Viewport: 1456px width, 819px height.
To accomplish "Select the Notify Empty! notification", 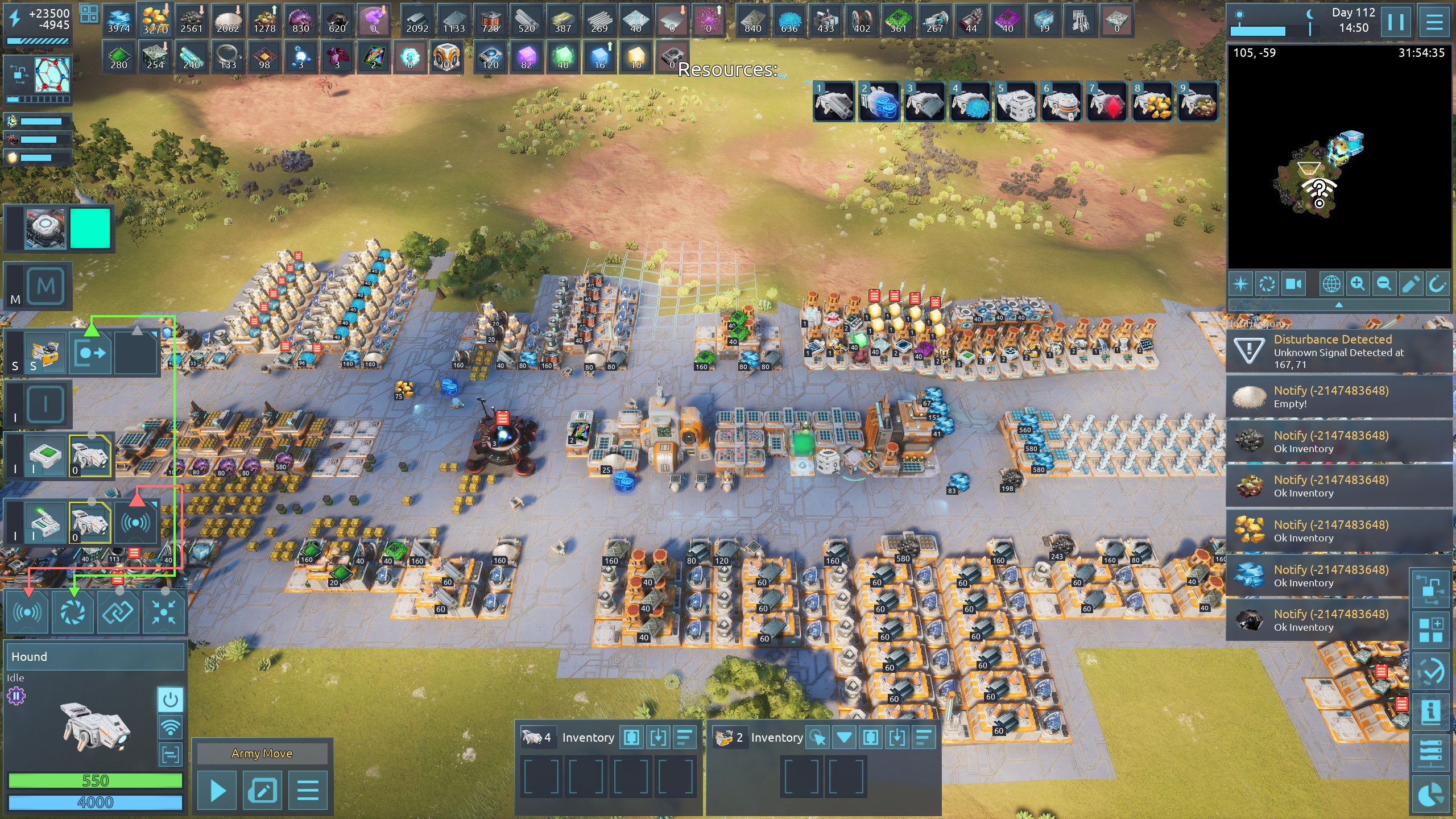I will (x=1339, y=396).
